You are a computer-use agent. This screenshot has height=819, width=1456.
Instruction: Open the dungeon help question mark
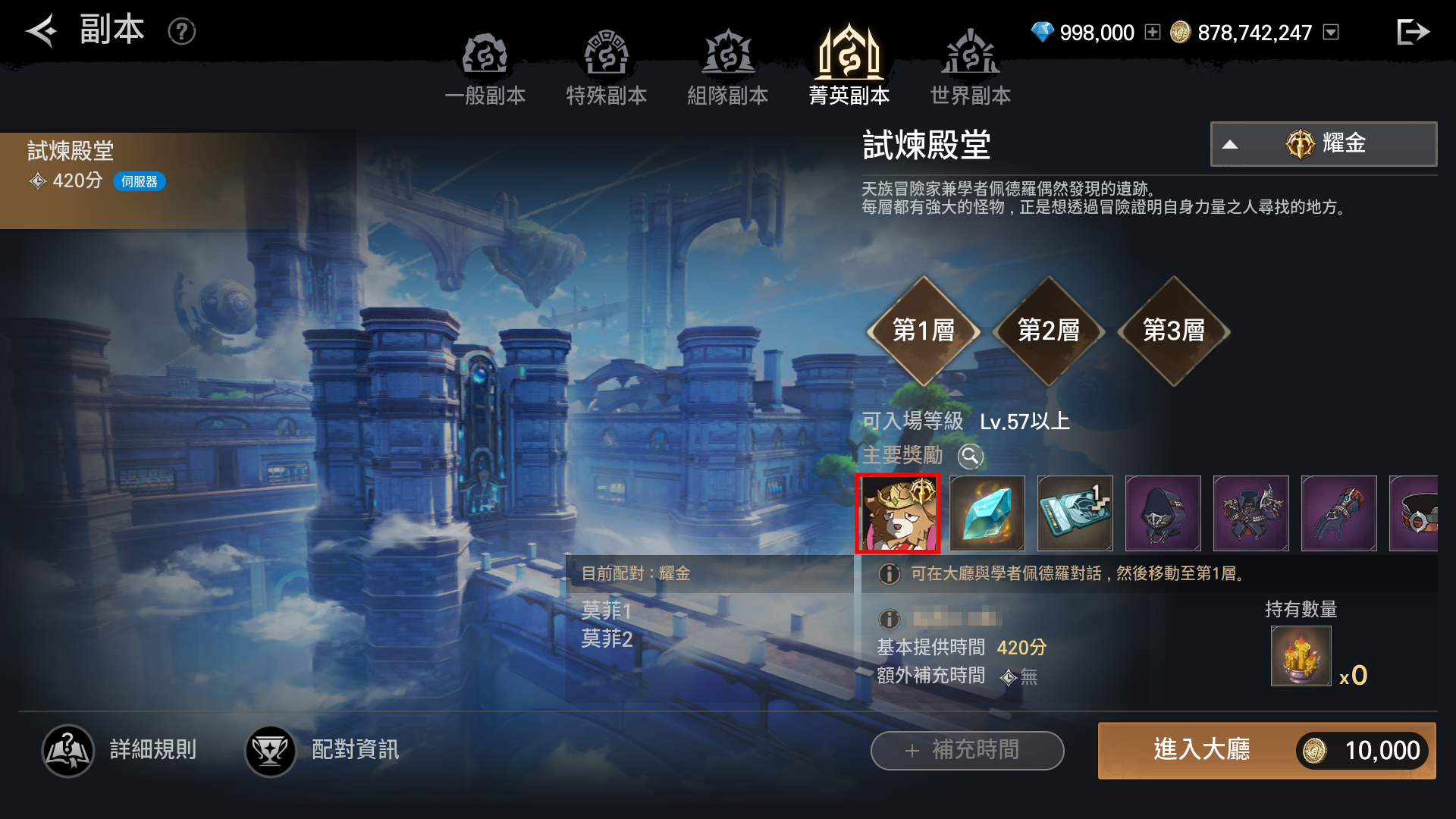(182, 31)
